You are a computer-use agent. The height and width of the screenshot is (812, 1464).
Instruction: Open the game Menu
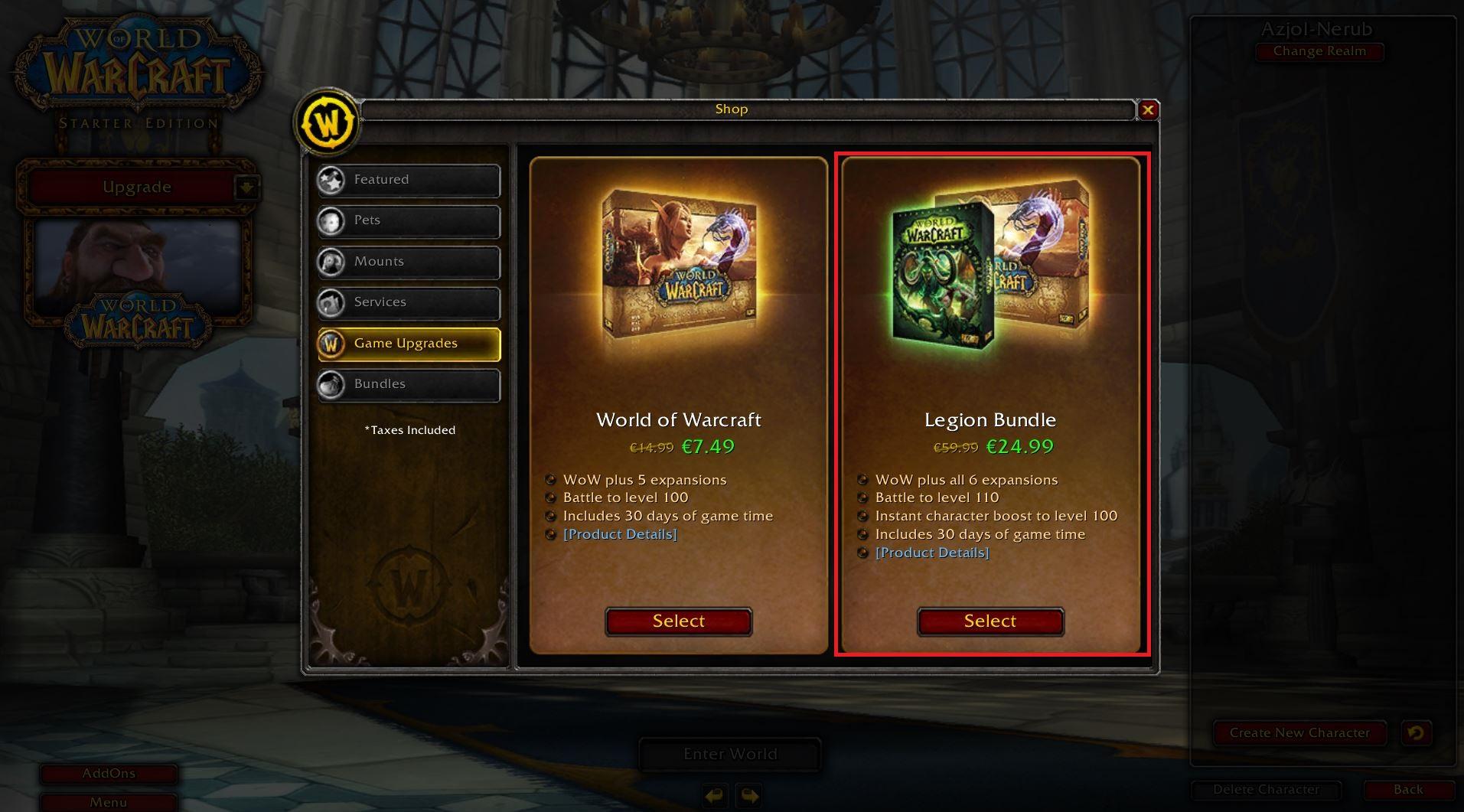point(109,802)
